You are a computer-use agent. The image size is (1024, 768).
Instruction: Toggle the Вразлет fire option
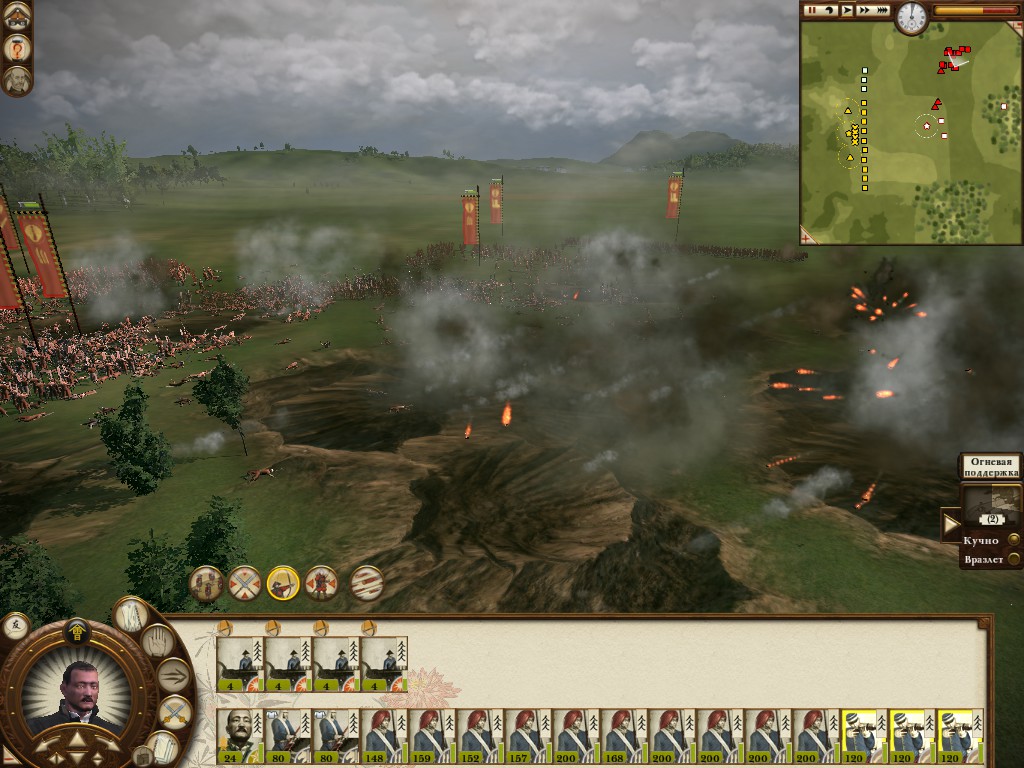pos(1014,560)
